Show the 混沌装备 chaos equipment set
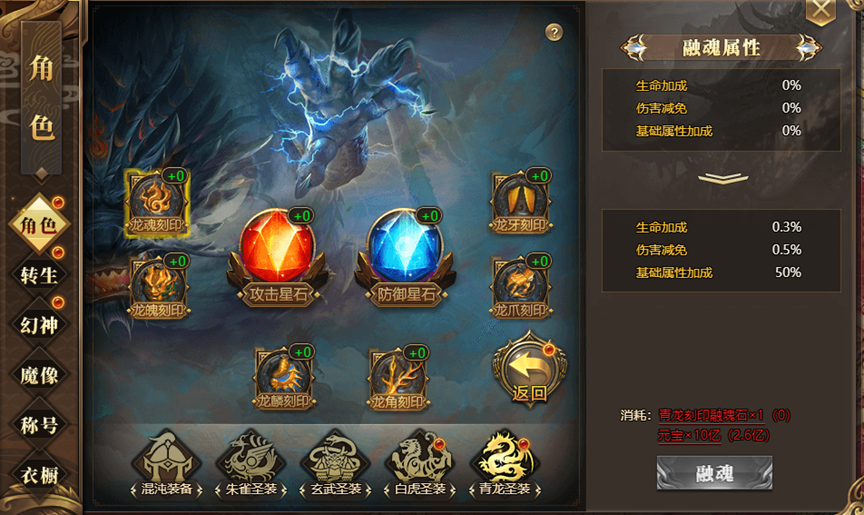 tap(166, 463)
